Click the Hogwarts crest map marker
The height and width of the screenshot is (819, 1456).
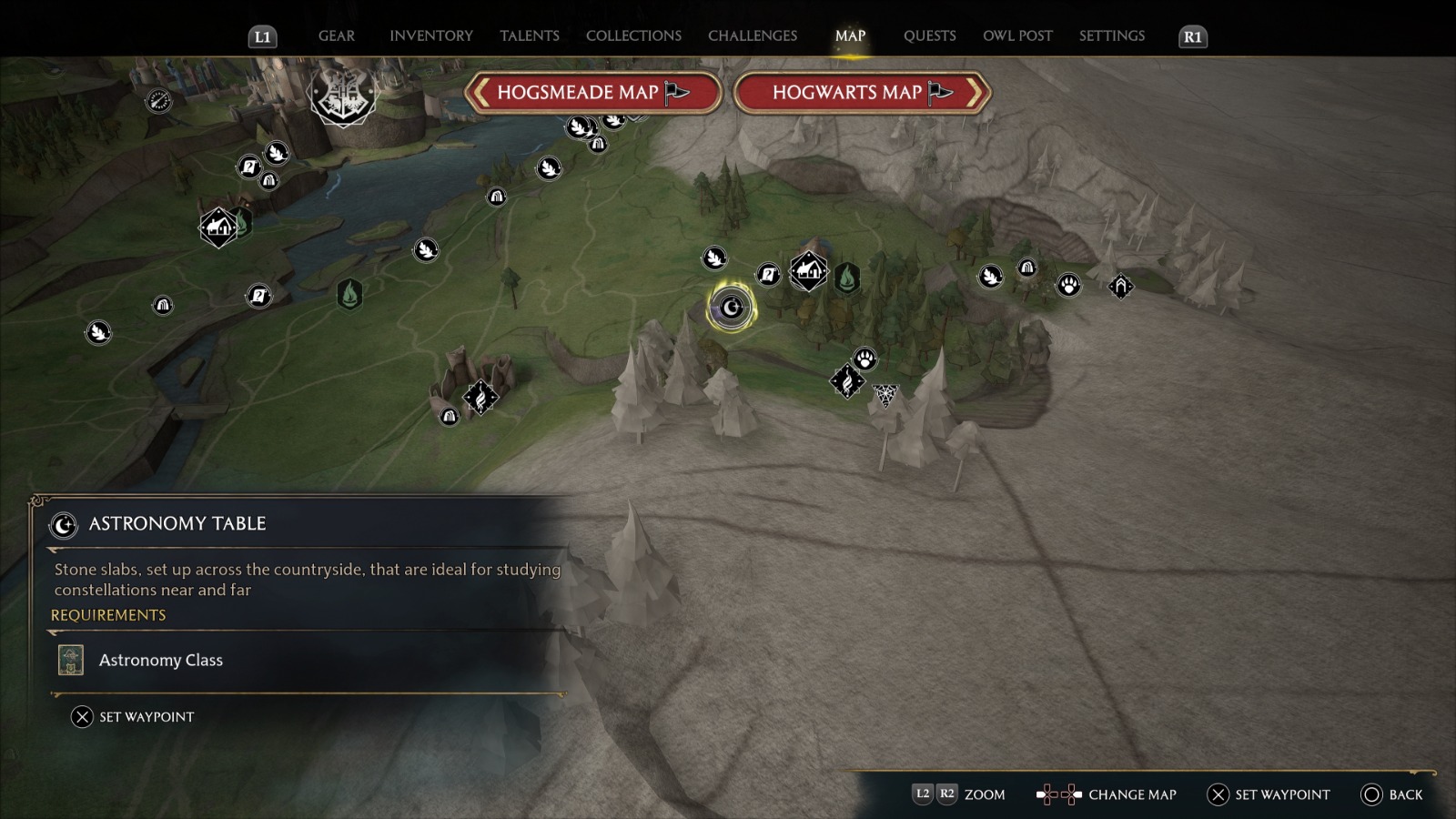click(x=341, y=97)
